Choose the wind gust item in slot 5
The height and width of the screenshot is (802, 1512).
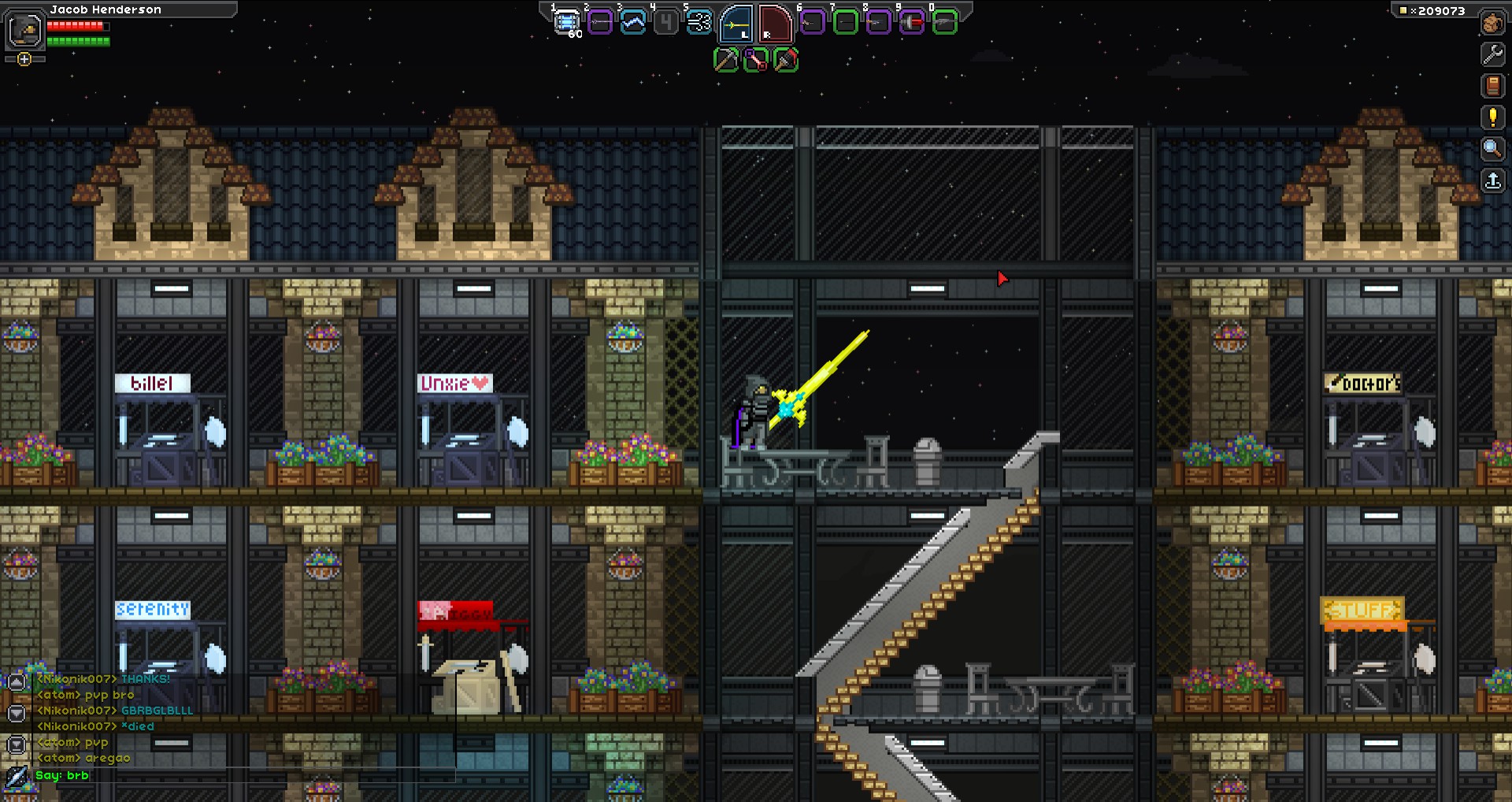(699, 22)
